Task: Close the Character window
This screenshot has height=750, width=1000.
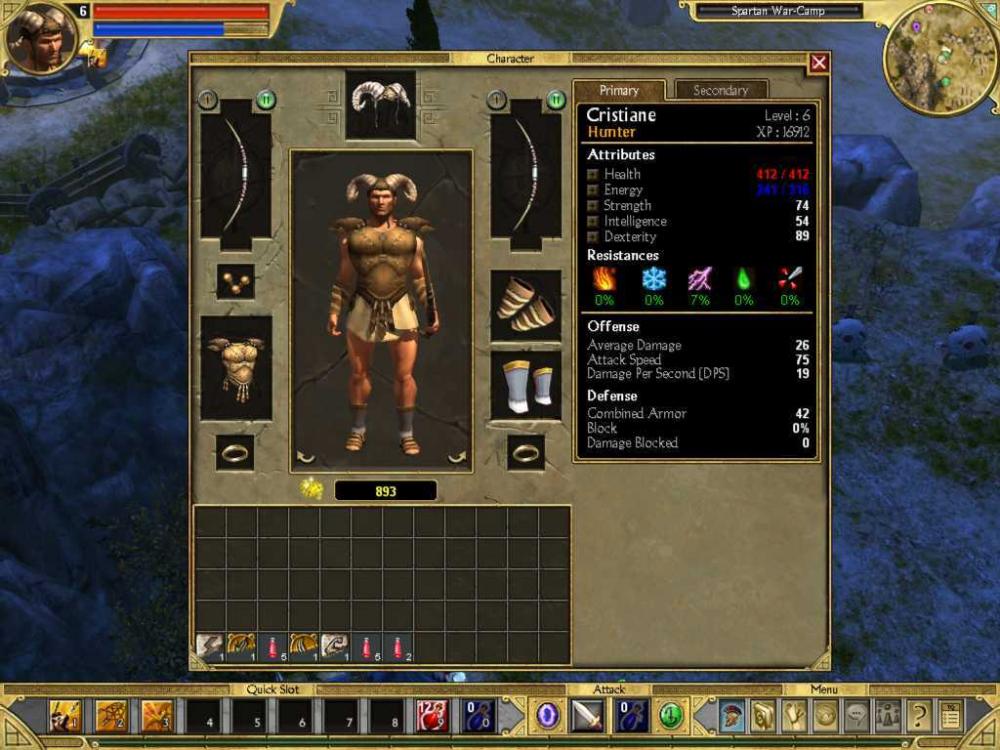Action: pos(819,63)
